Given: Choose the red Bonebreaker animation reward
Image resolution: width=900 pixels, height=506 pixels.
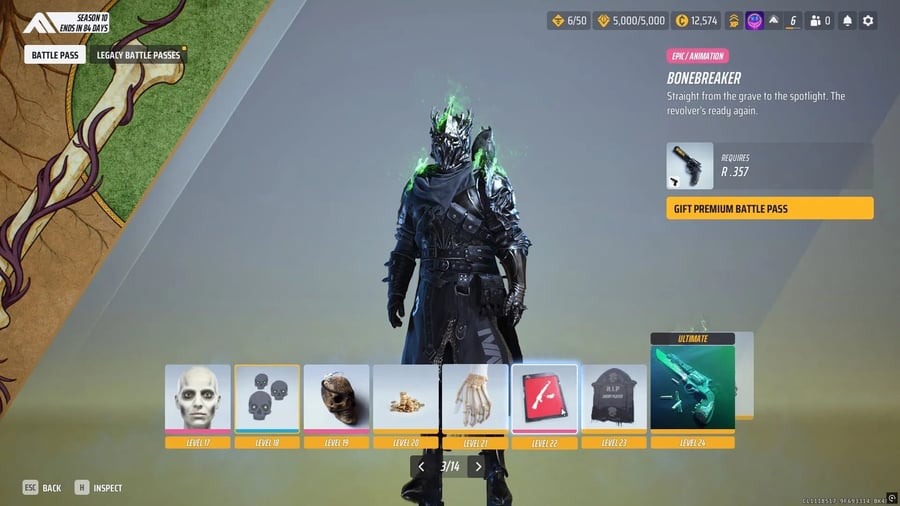Looking at the screenshot, I should click(x=544, y=399).
